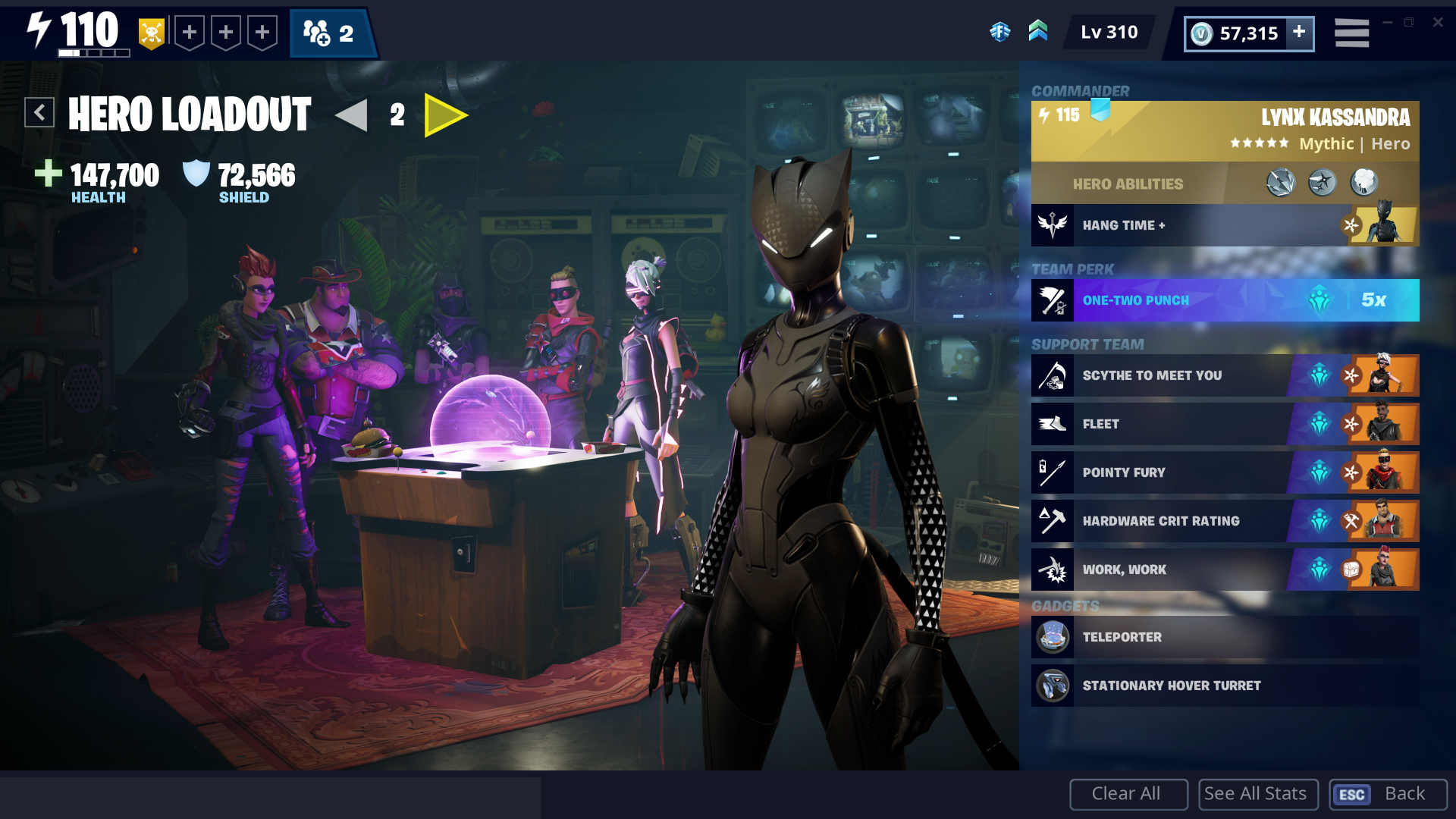Screen dimensions: 1456x819
Task: Click the Pointy Fury battery icon
Action: (x=1053, y=472)
